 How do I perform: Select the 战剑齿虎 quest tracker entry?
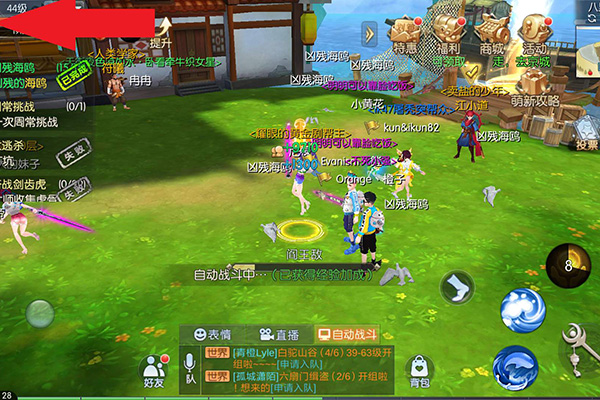35,183
